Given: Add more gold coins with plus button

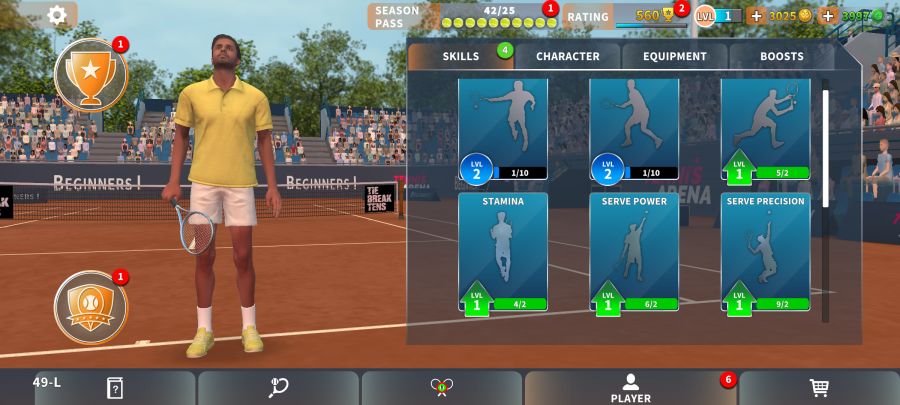Looking at the screenshot, I should [x=755, y=16].
